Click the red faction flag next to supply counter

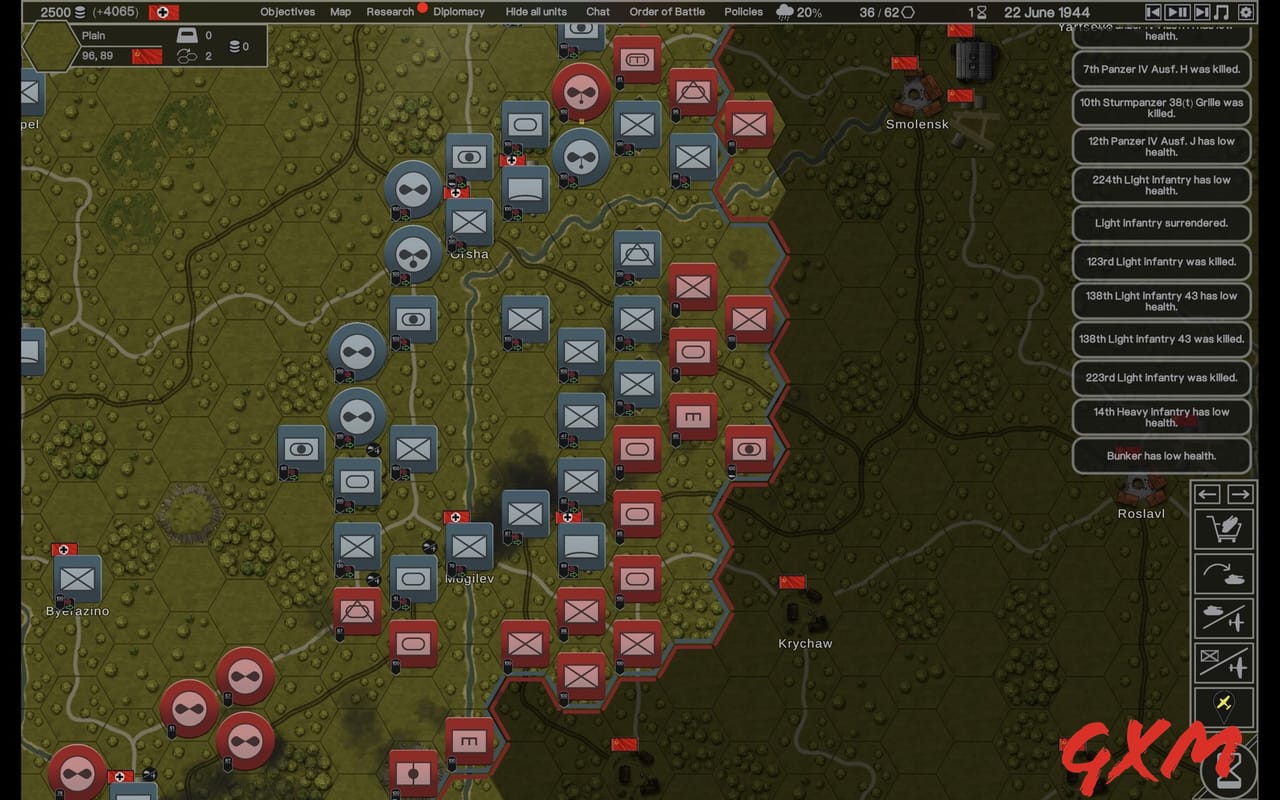(x=162, y=13)
